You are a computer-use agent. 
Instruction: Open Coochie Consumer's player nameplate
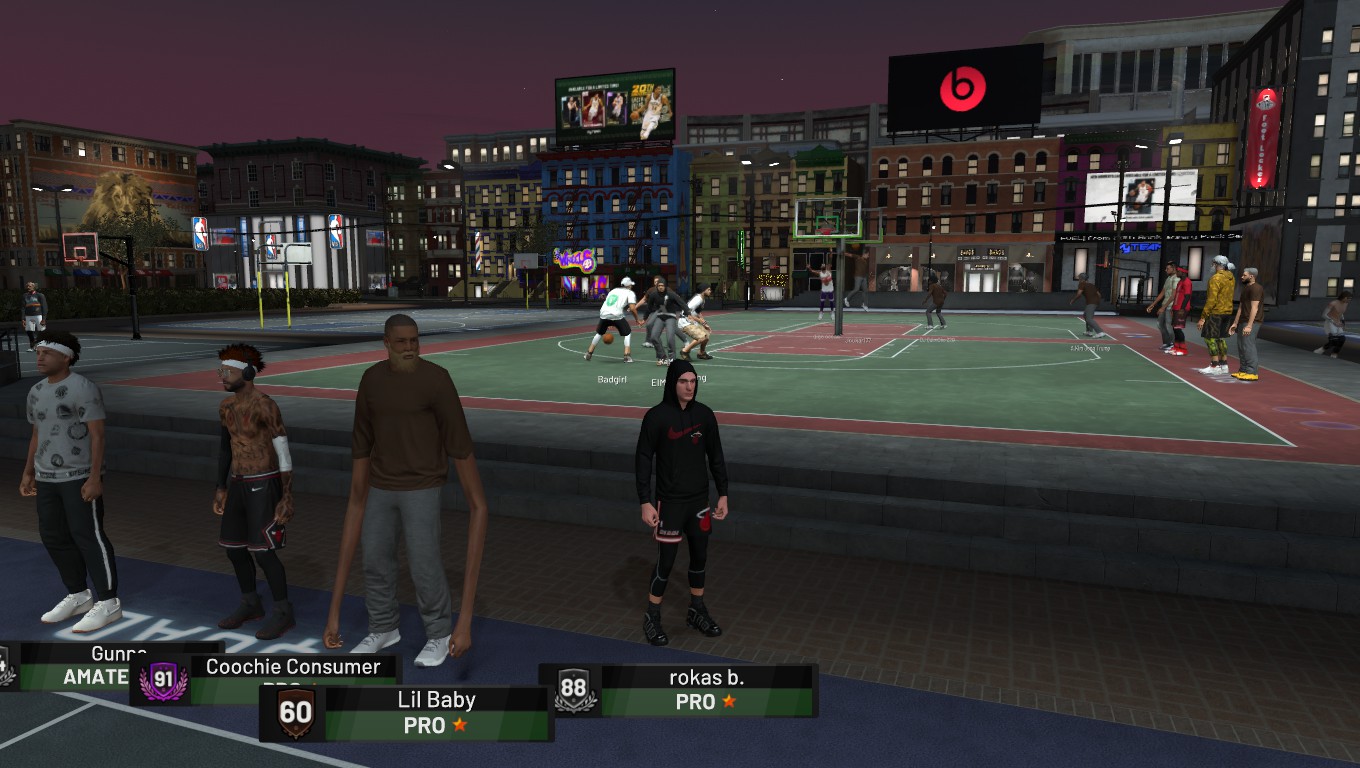pyautogui.click(x=292, y=667)
